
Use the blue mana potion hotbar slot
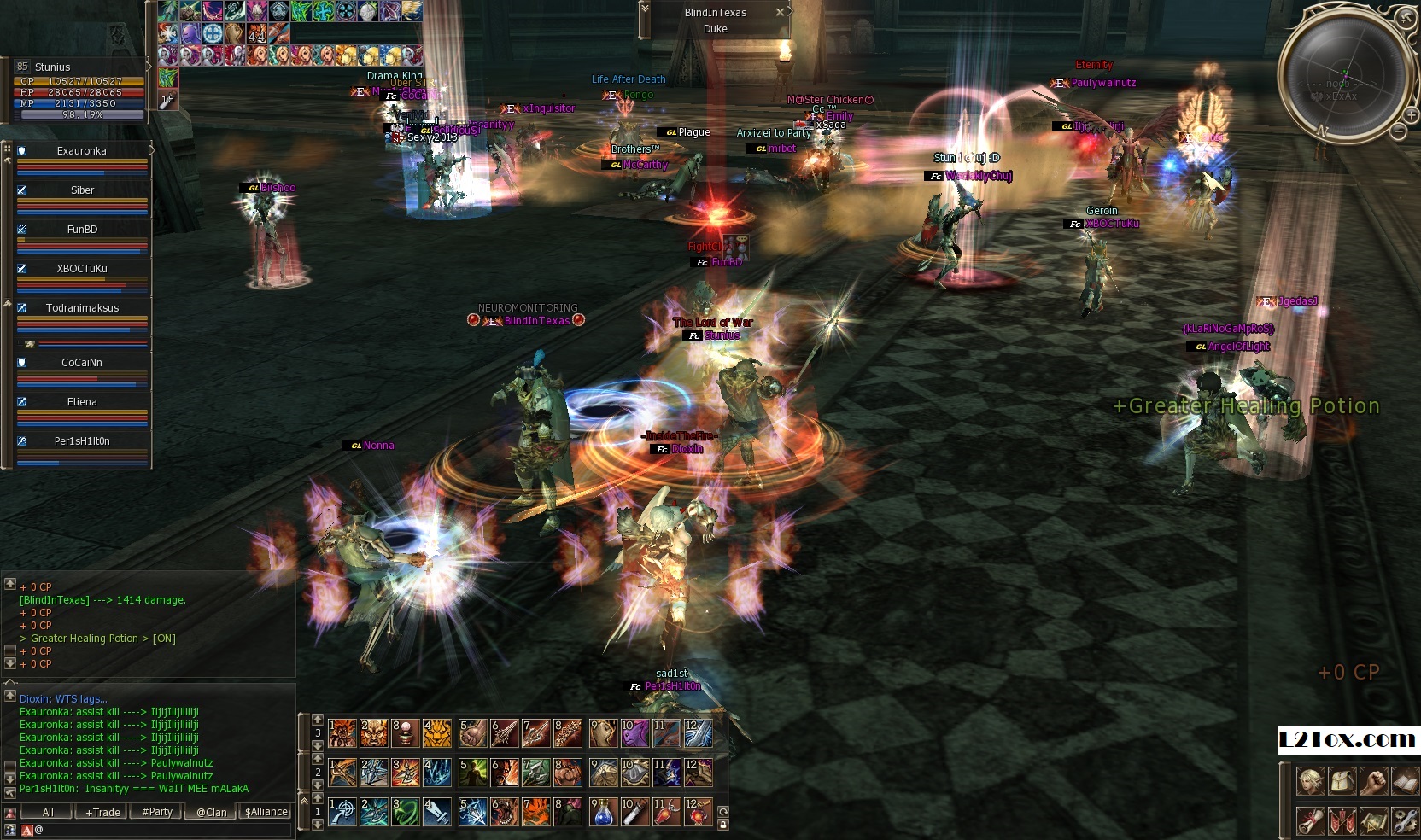click(602, 811)
